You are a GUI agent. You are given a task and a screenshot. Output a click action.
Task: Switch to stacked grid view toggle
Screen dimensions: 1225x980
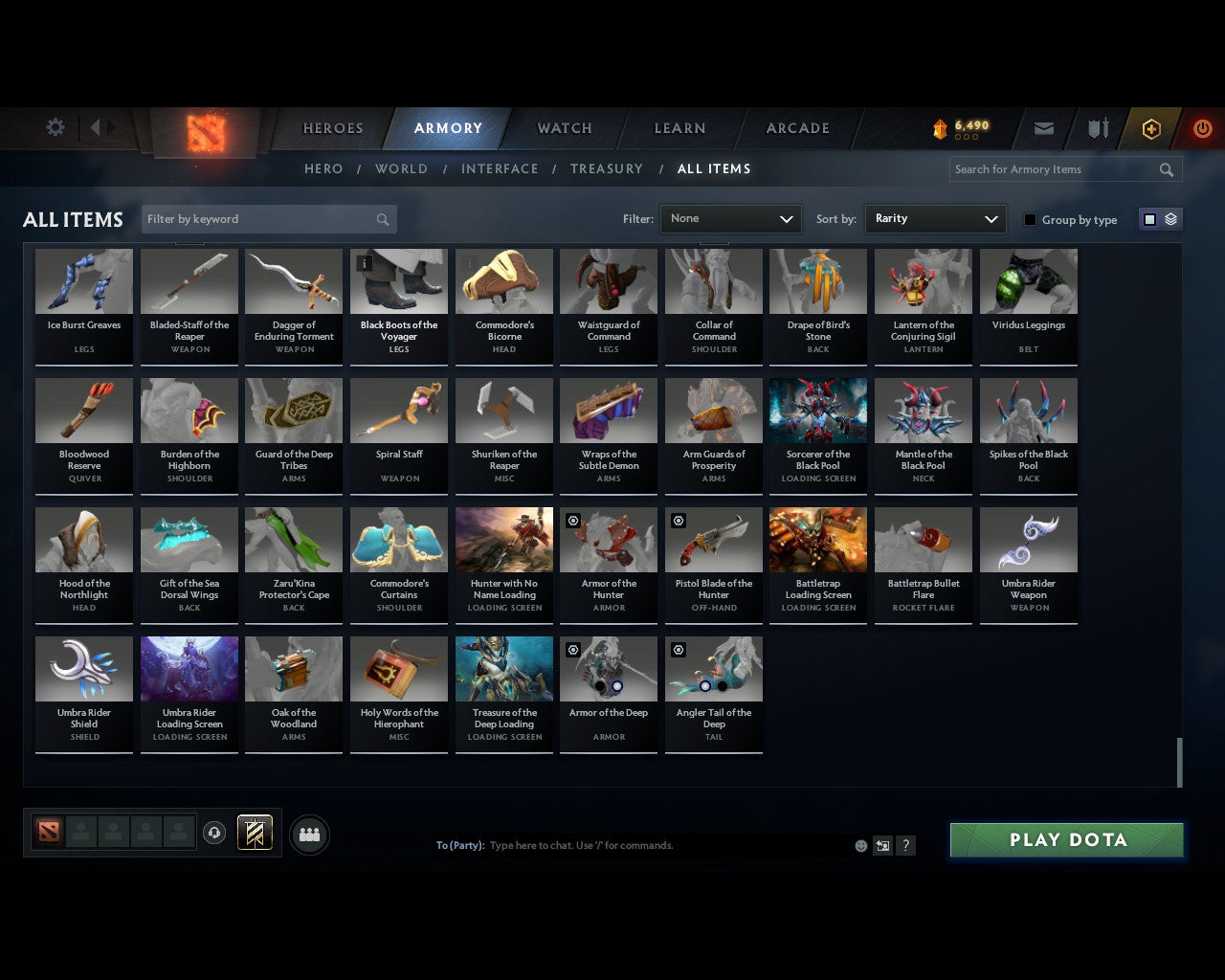(x=1169, y=219)
